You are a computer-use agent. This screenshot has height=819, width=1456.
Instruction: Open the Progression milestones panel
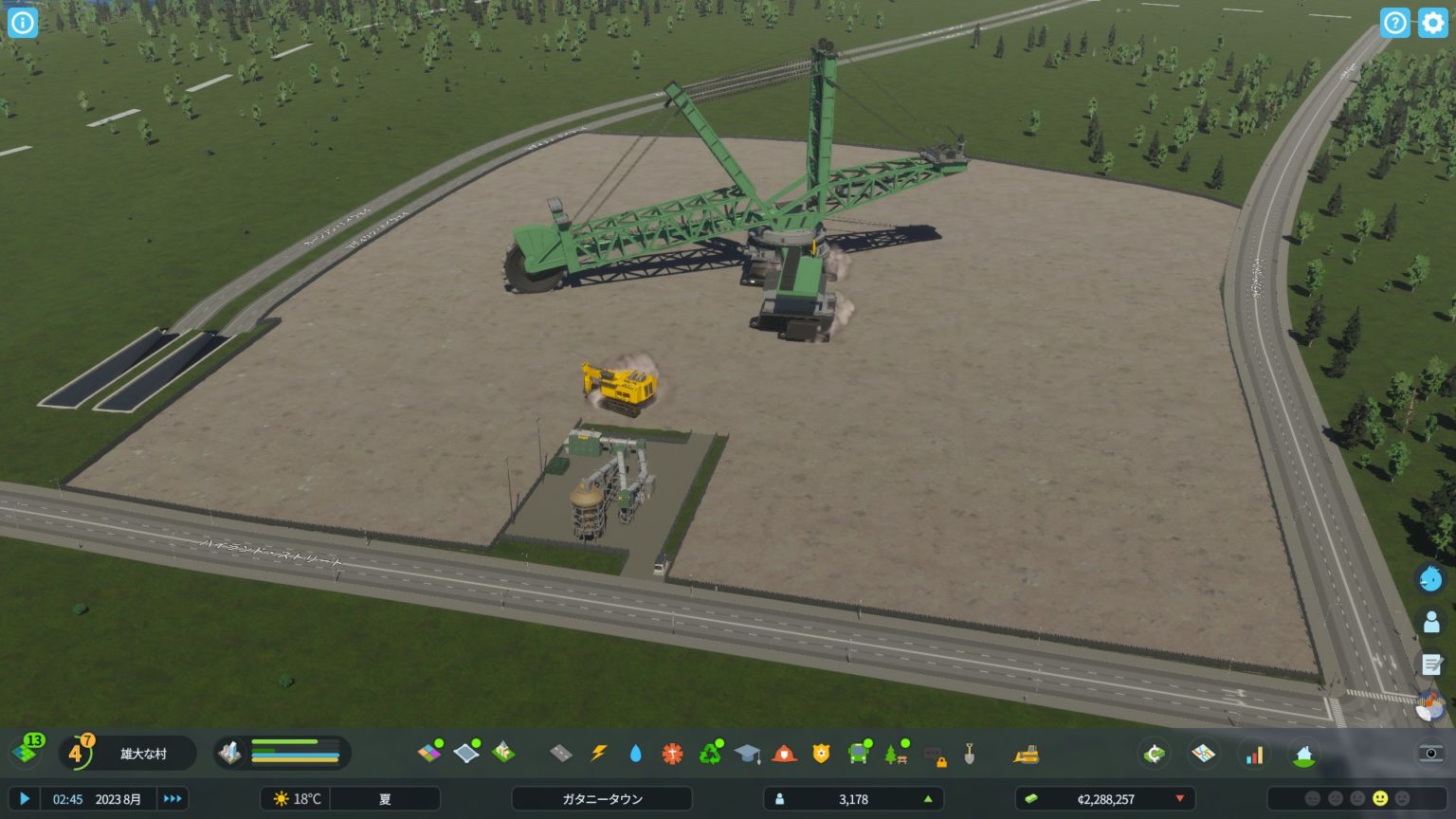coord(1303,754)
